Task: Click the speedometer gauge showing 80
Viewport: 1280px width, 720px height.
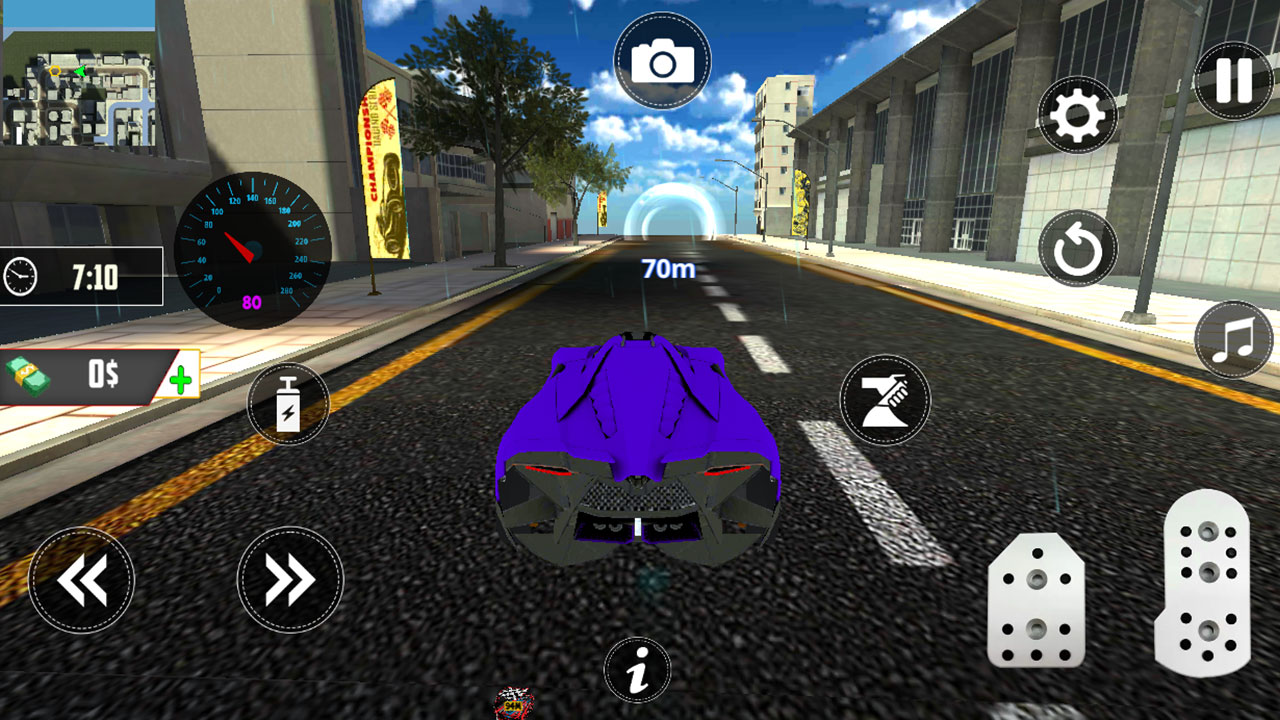Action: (x=252, y=245)
